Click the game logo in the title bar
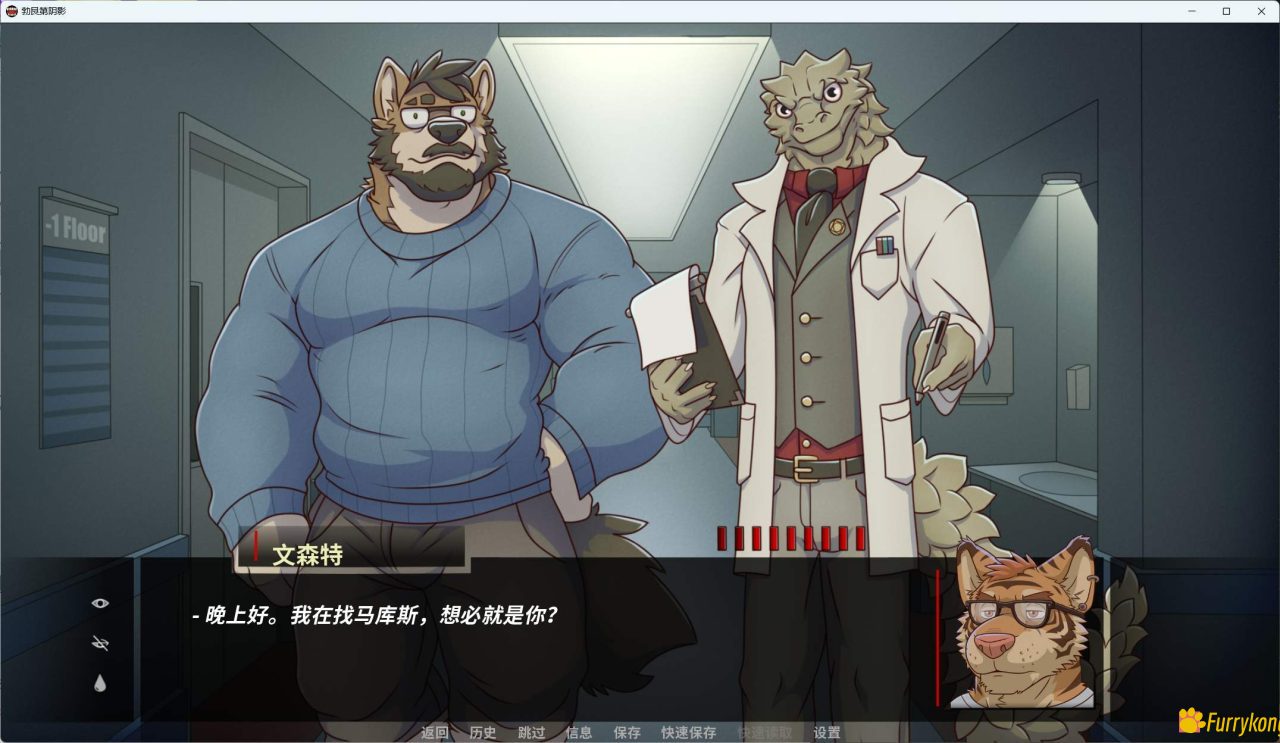The image size is (1280, 743). pyautogui.click(x=14, y=11)
